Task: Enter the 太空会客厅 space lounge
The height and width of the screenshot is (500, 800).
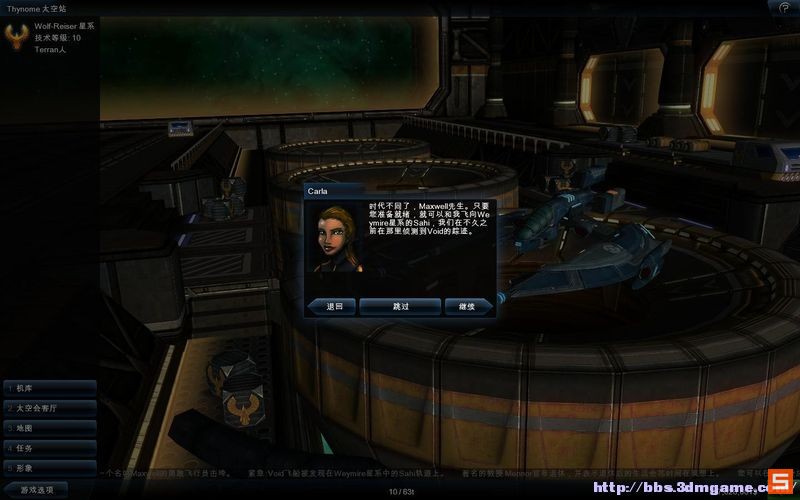Action: [x=50, y=408]
